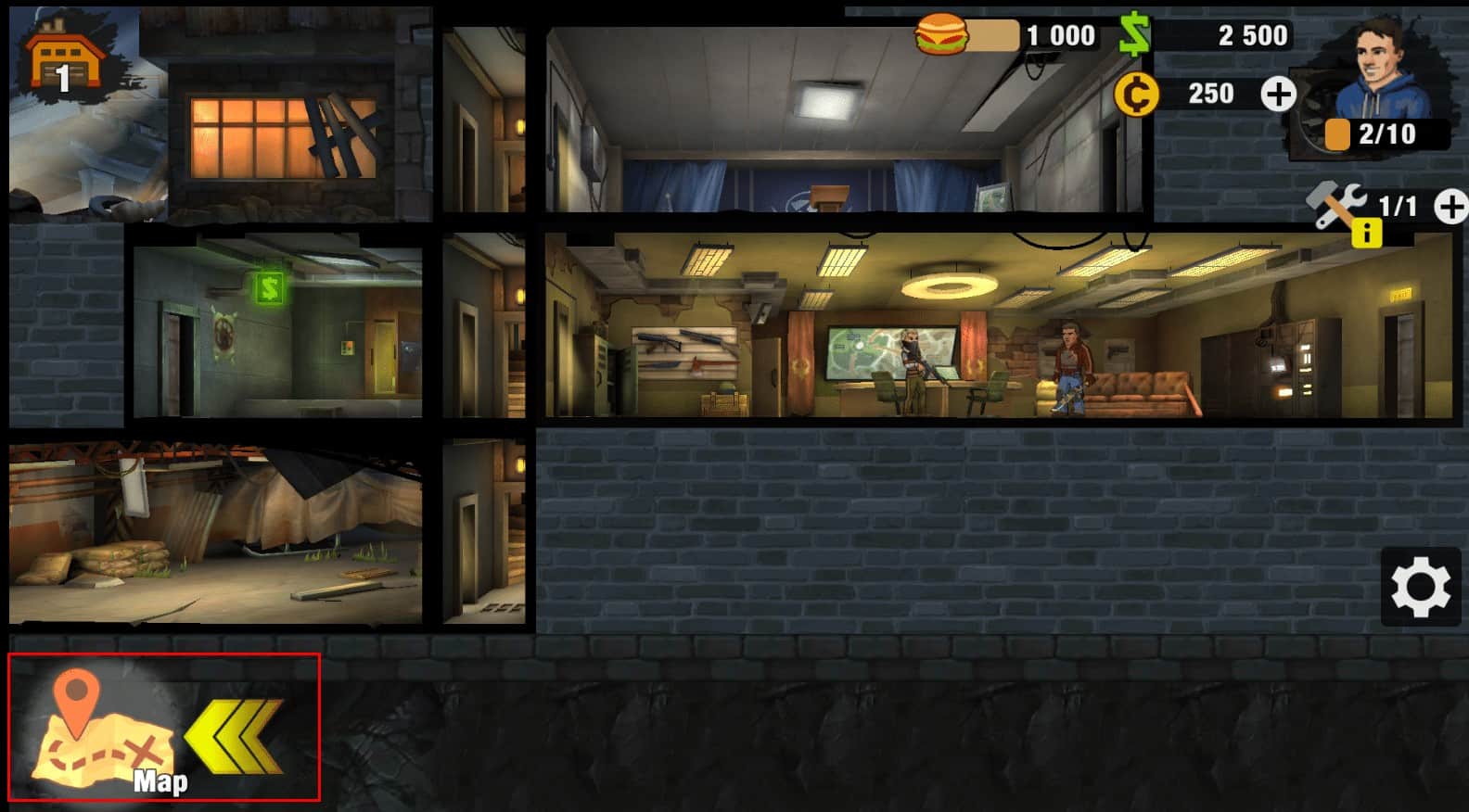Tap the green dollar cash icon
The image size is (1469, 812).
1134,35
